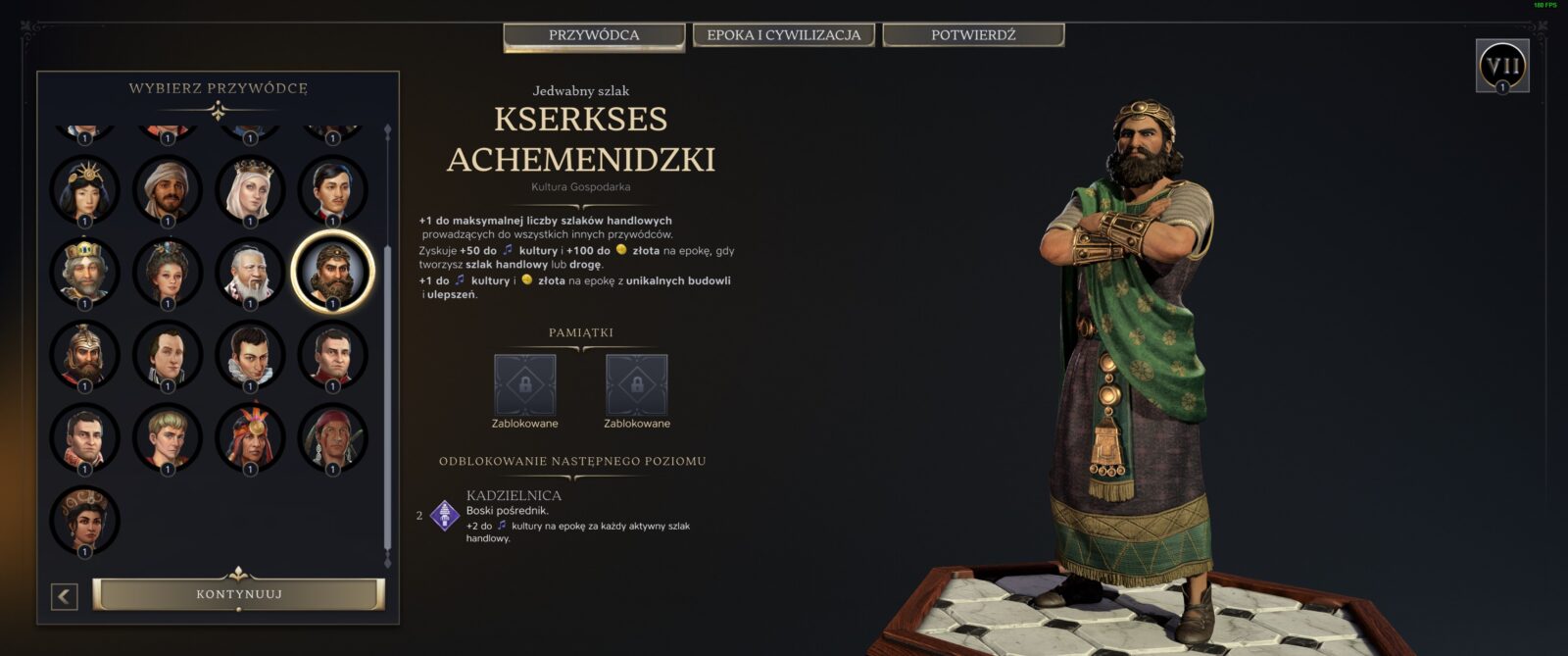Pick Catherine the Great's portrait

(x=168, y=272)
